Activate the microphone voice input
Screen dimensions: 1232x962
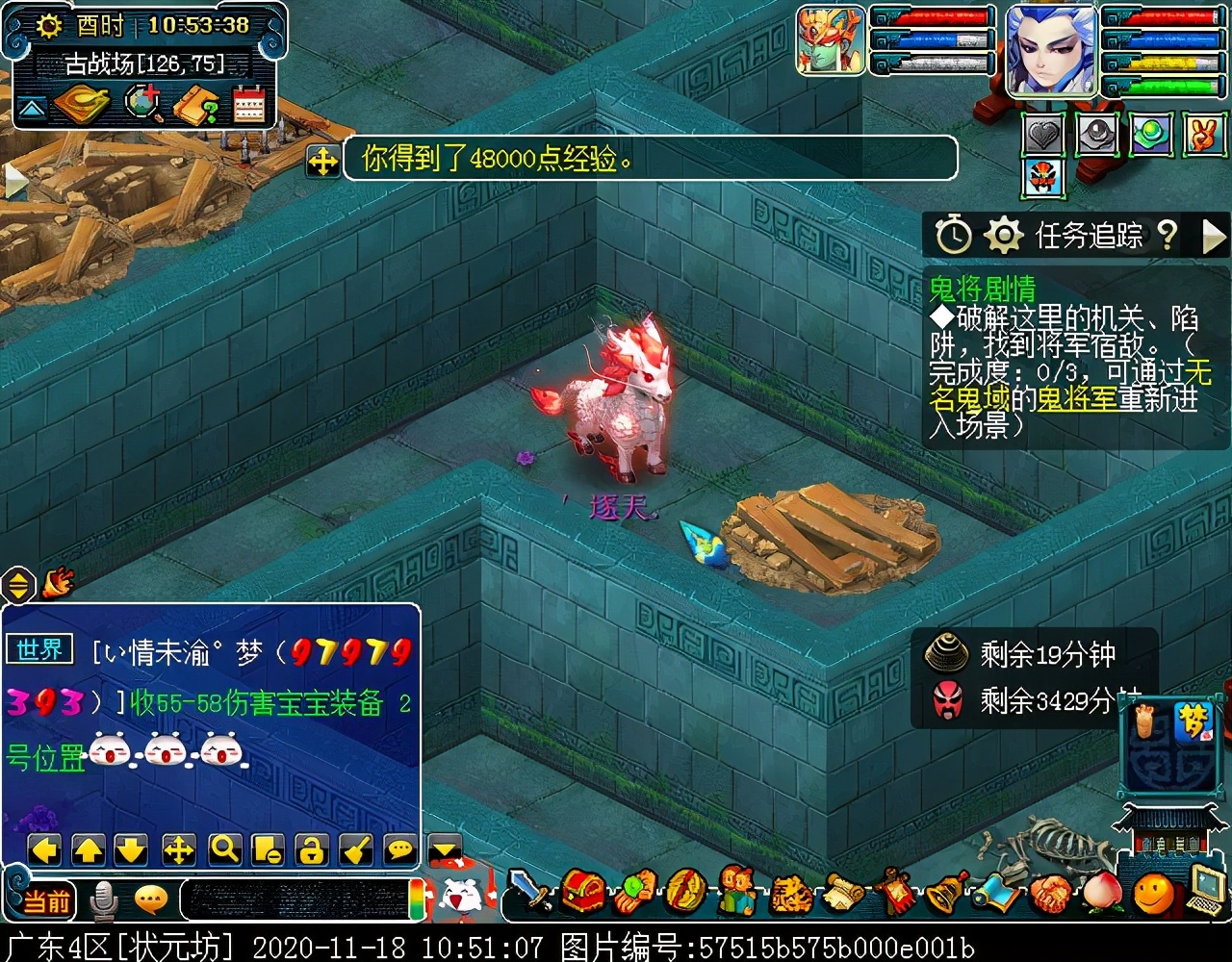tap(103, 900)
